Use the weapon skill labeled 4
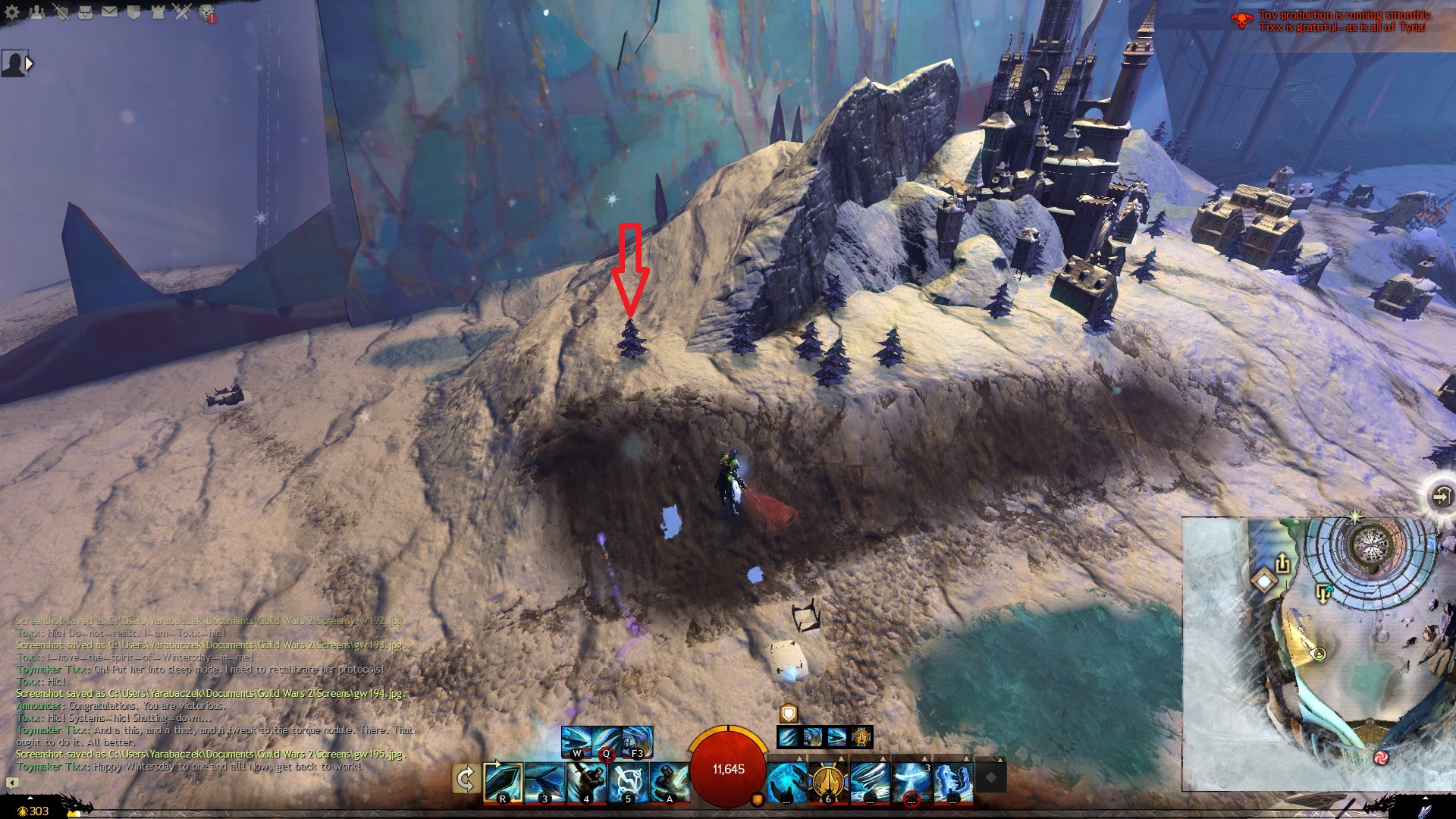1456x819 pixels. coord(586,781)
